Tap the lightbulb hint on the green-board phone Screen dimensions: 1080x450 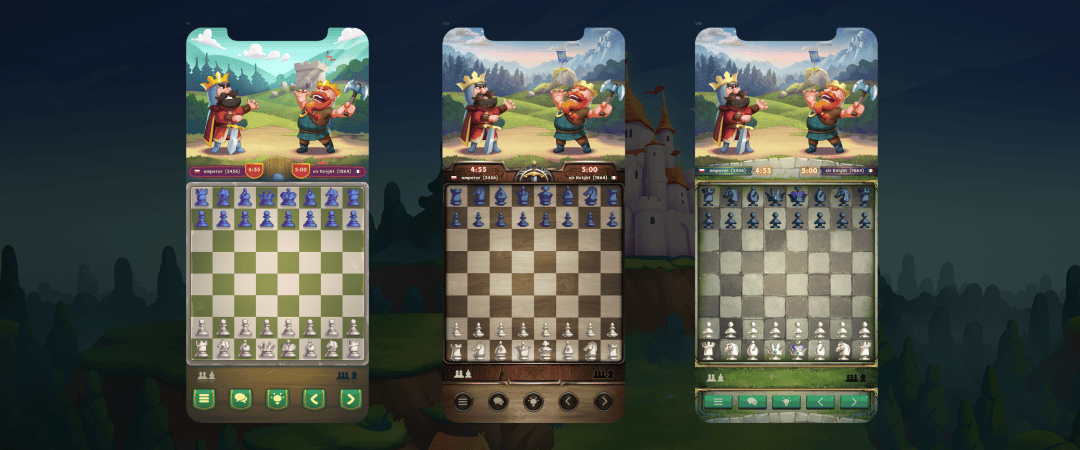pos(277,399)
